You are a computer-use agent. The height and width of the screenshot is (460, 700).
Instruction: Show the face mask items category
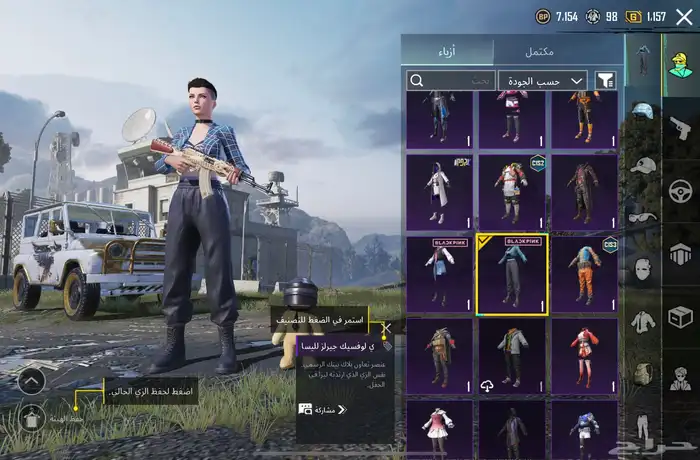[x=643, y=268]
